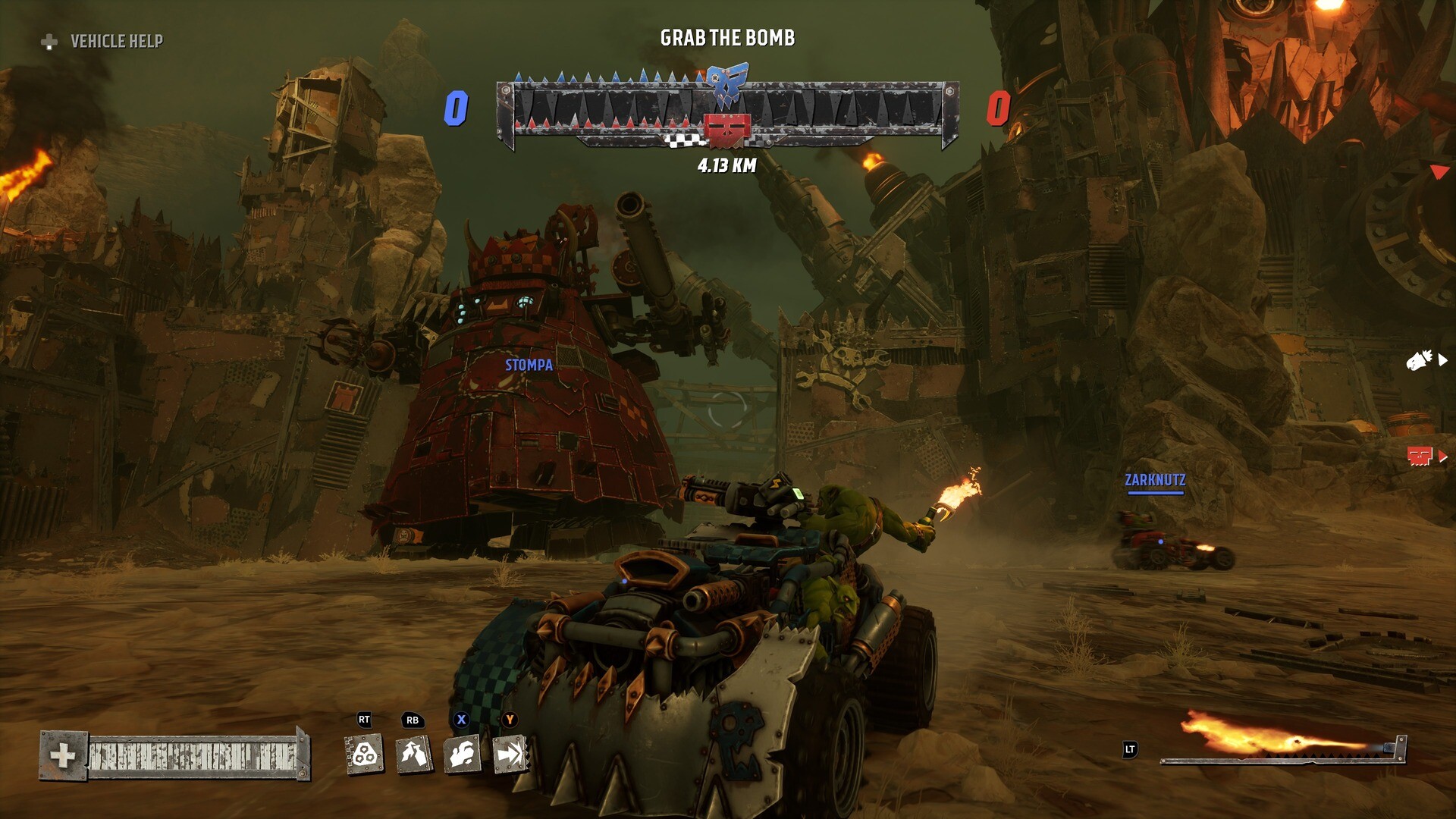This screenshot has height=819, width=1456.
Task: Select the Stompa name tag
Action: pyautogui.click(x=529, y=365)
